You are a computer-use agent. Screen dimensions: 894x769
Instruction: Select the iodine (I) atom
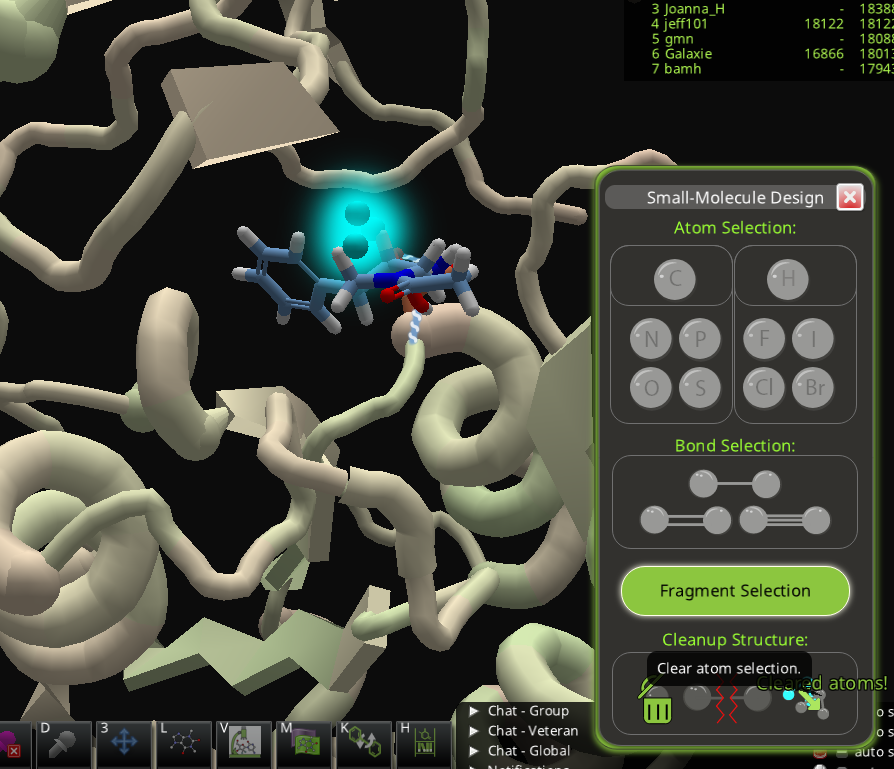click(x=813, y=340)
